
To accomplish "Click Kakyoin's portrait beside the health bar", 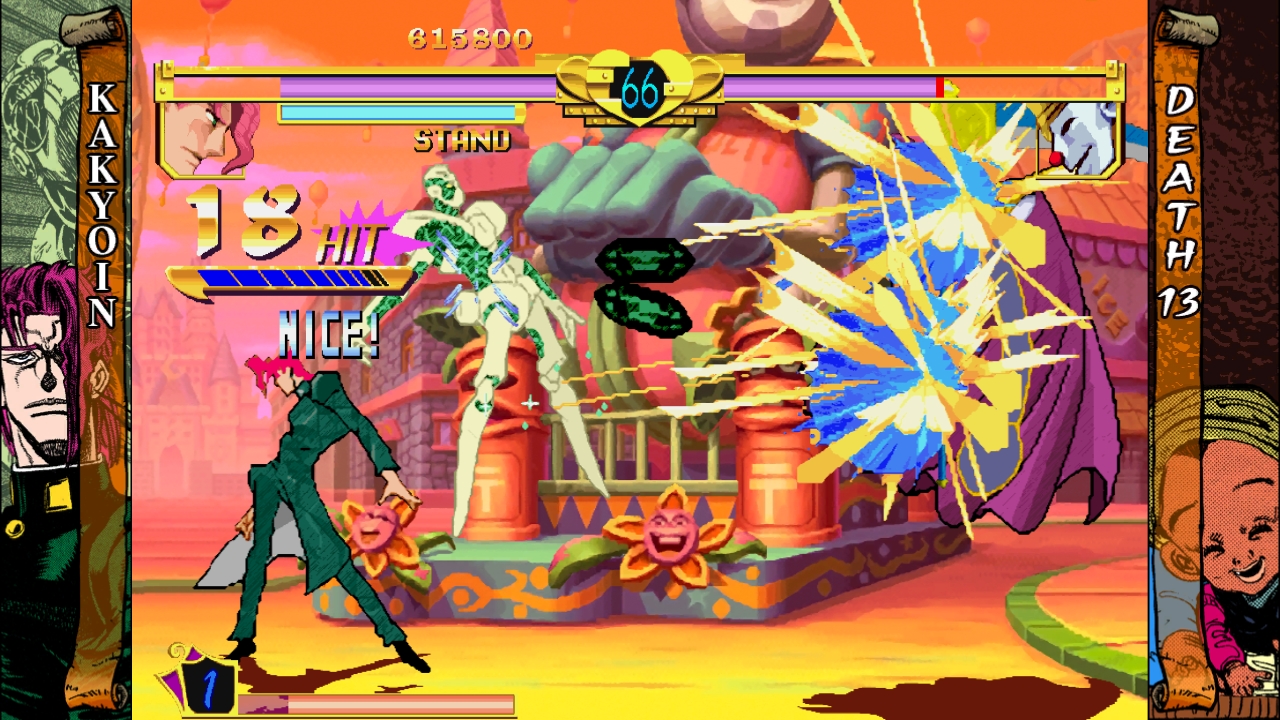I will click(x=208, y=137).
